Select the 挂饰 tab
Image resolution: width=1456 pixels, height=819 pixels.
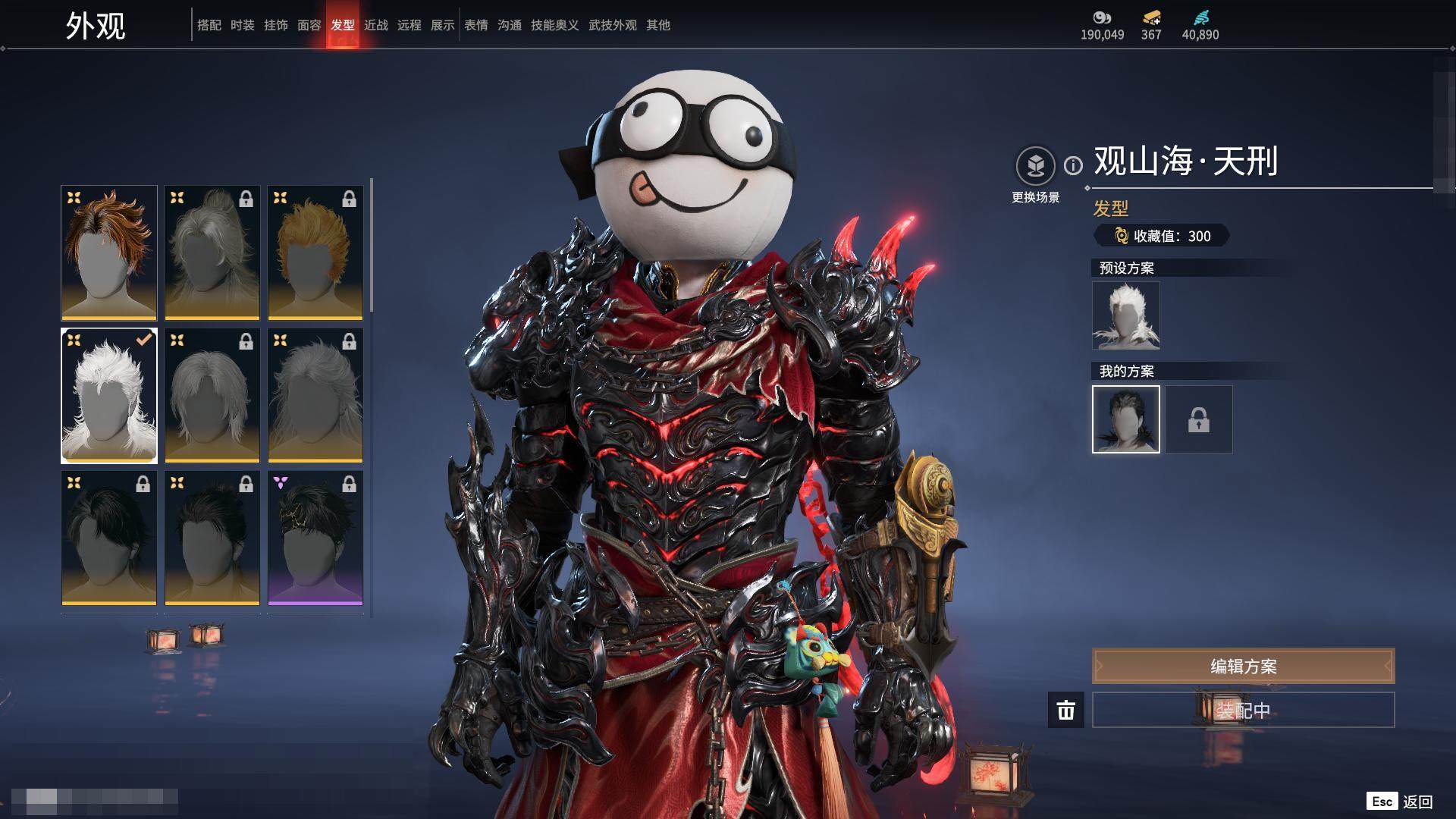click(x=275, y=25)
